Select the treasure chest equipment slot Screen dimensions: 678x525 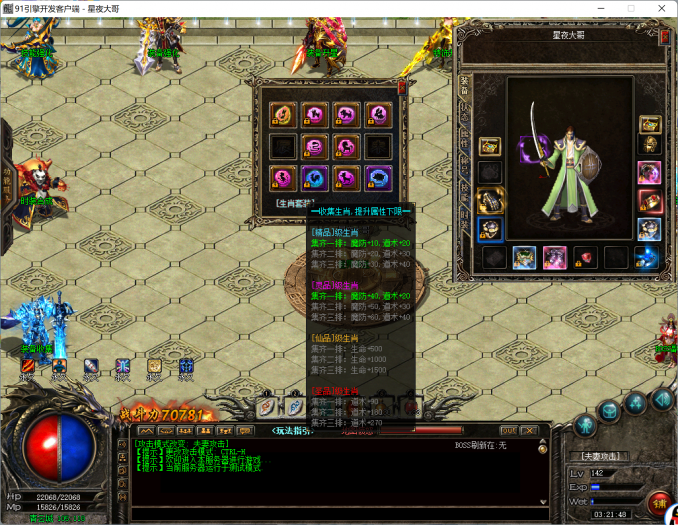pyautogui.click(x=650, y=124)
